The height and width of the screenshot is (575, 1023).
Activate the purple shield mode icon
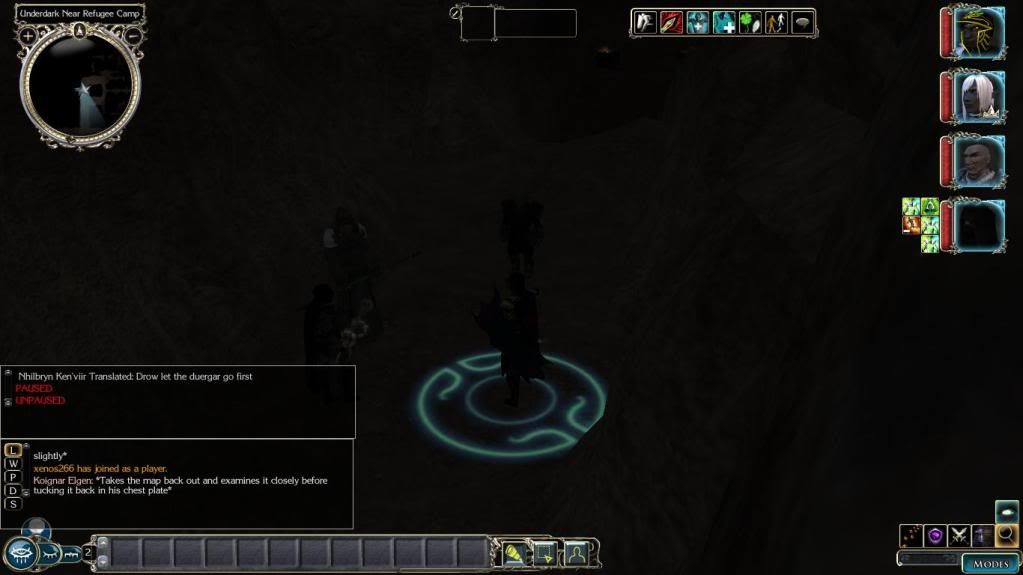pyautogui.click(x=936, y=536)
